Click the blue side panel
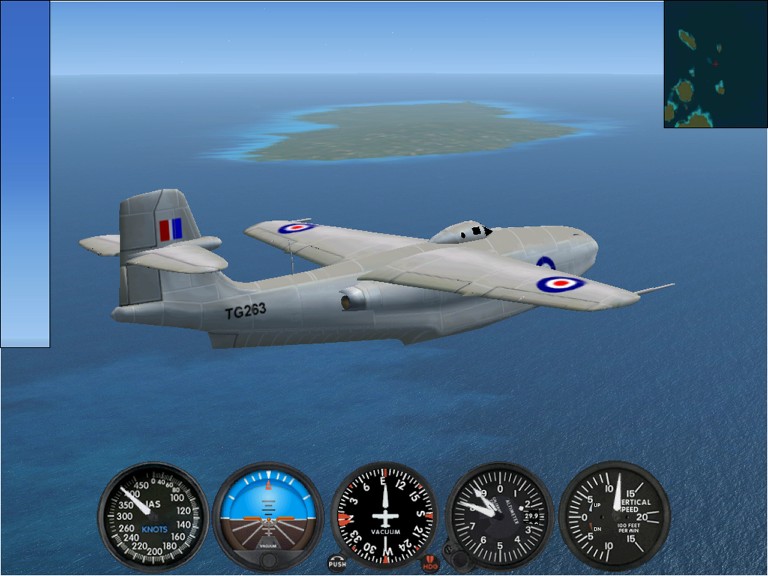Viewport: 768px width, 576px height. (x=25, y=174)
